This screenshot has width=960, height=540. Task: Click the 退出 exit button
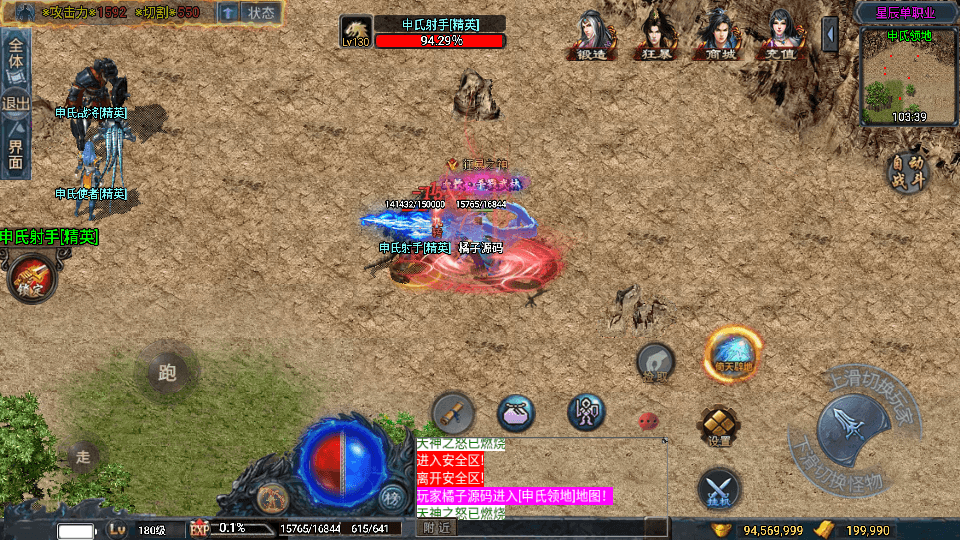click(x=16, y=103)
